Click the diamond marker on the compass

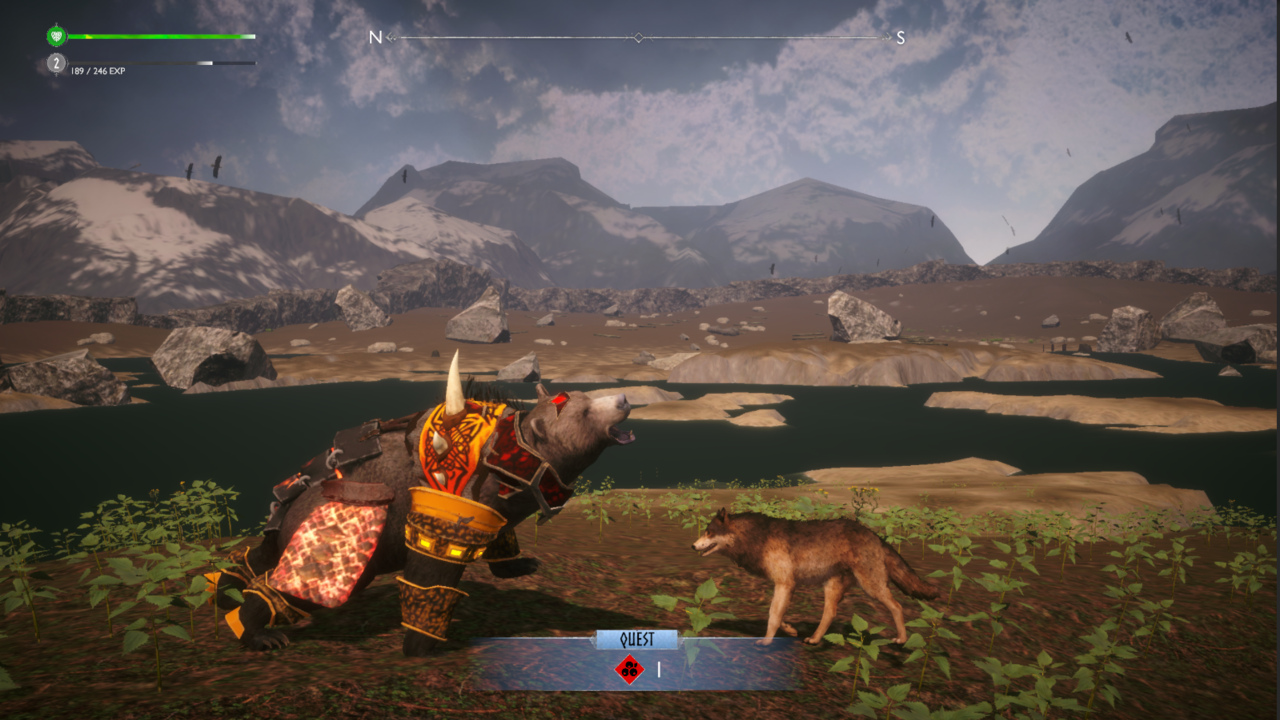coord(637,37)
